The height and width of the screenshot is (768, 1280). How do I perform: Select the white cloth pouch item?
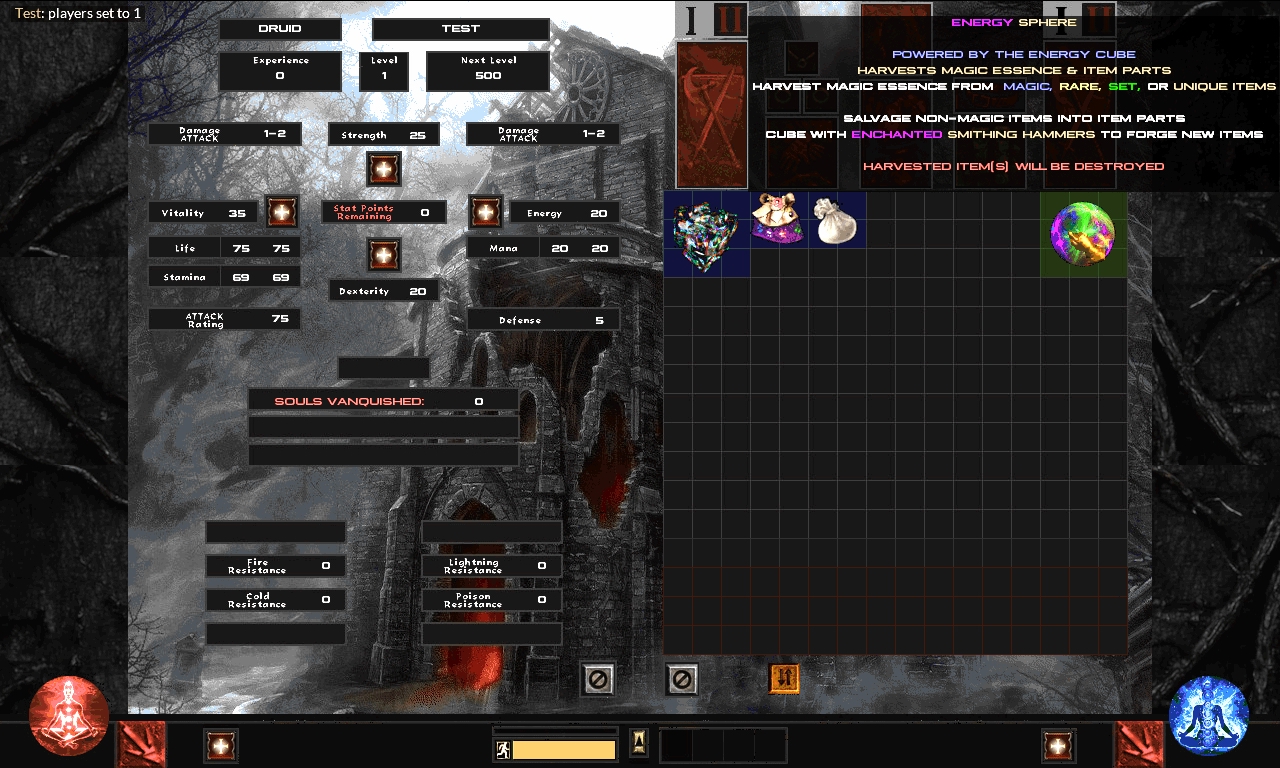click(836, 220)
